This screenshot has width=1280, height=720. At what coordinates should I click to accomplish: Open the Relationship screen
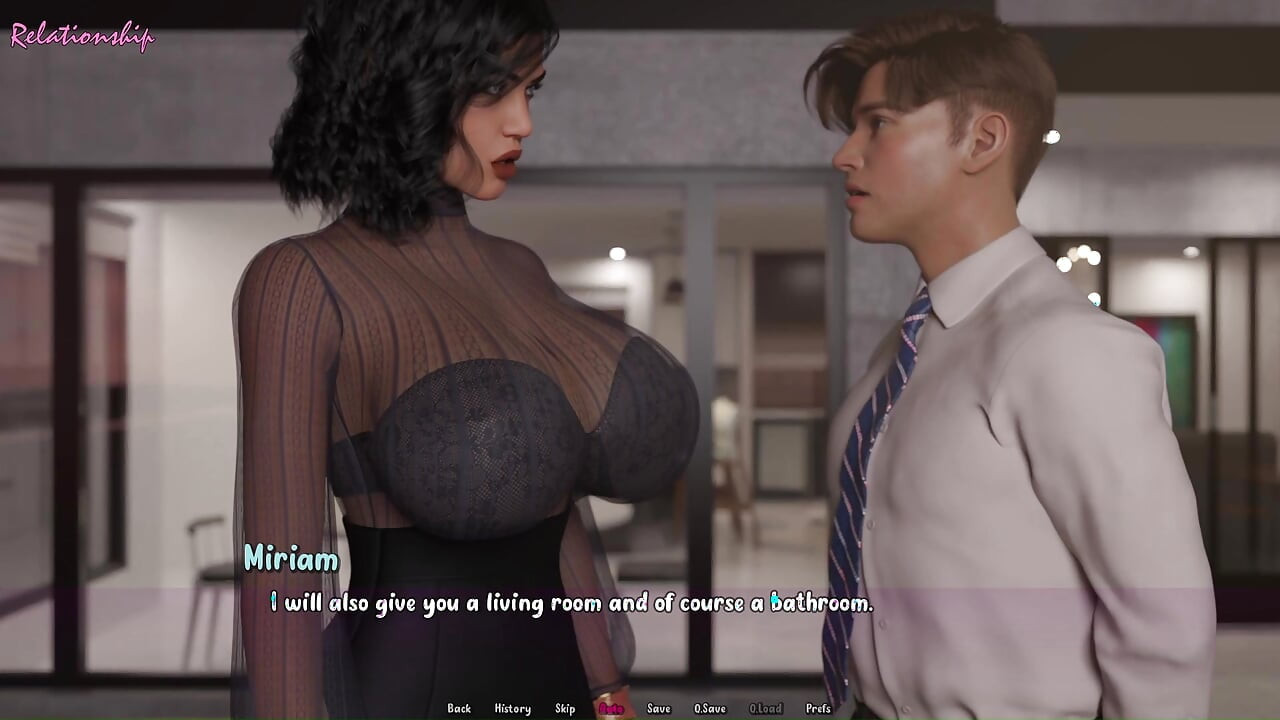click(82, 37)
